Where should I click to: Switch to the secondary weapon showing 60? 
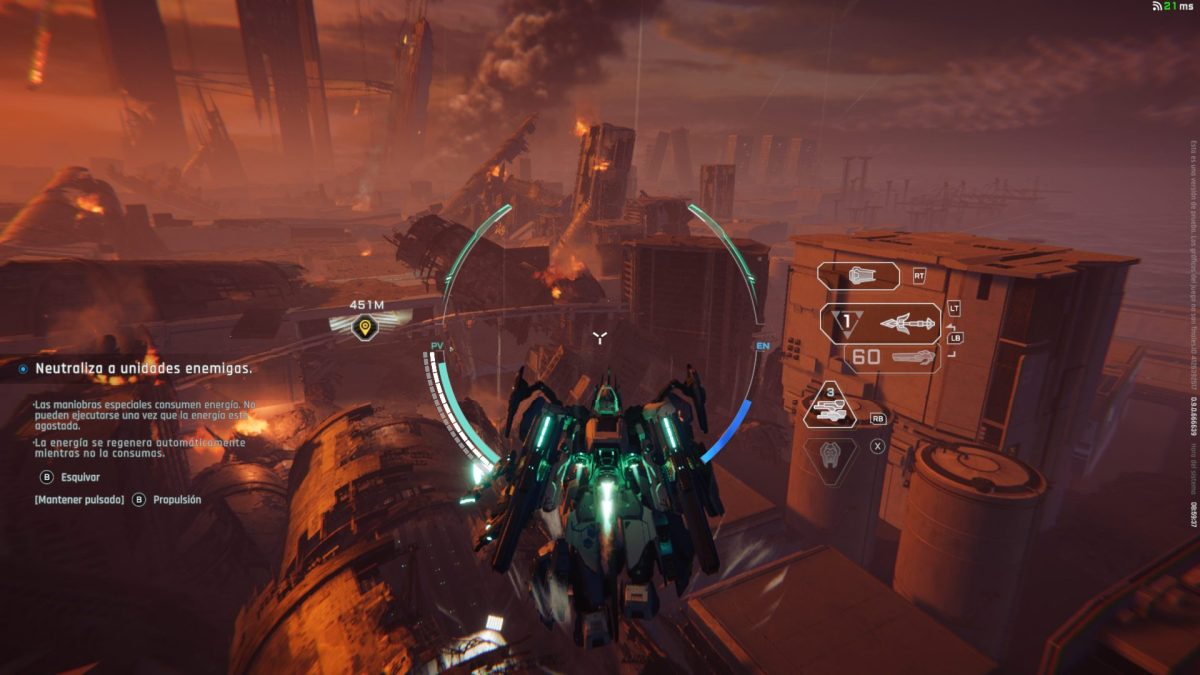point(892,357)
